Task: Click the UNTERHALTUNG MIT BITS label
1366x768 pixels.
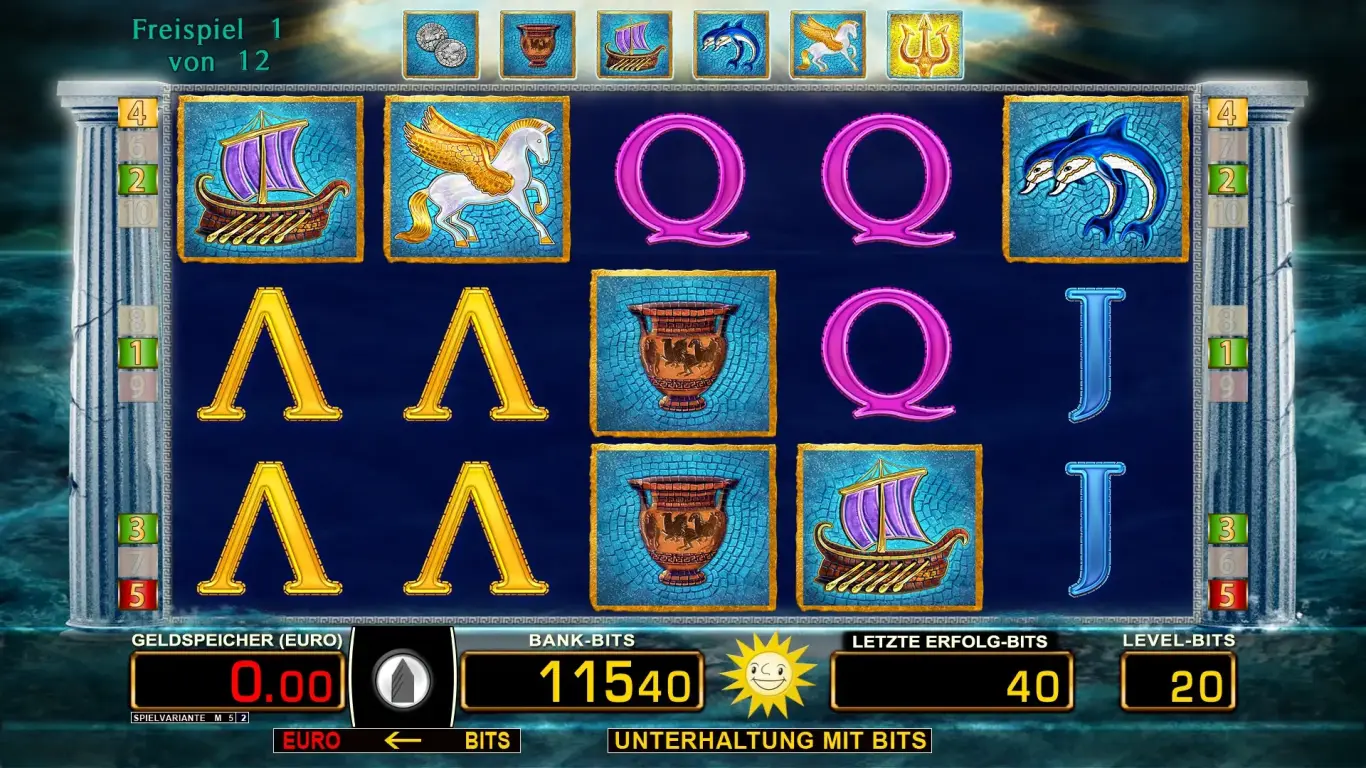Action: coord(769,741)
